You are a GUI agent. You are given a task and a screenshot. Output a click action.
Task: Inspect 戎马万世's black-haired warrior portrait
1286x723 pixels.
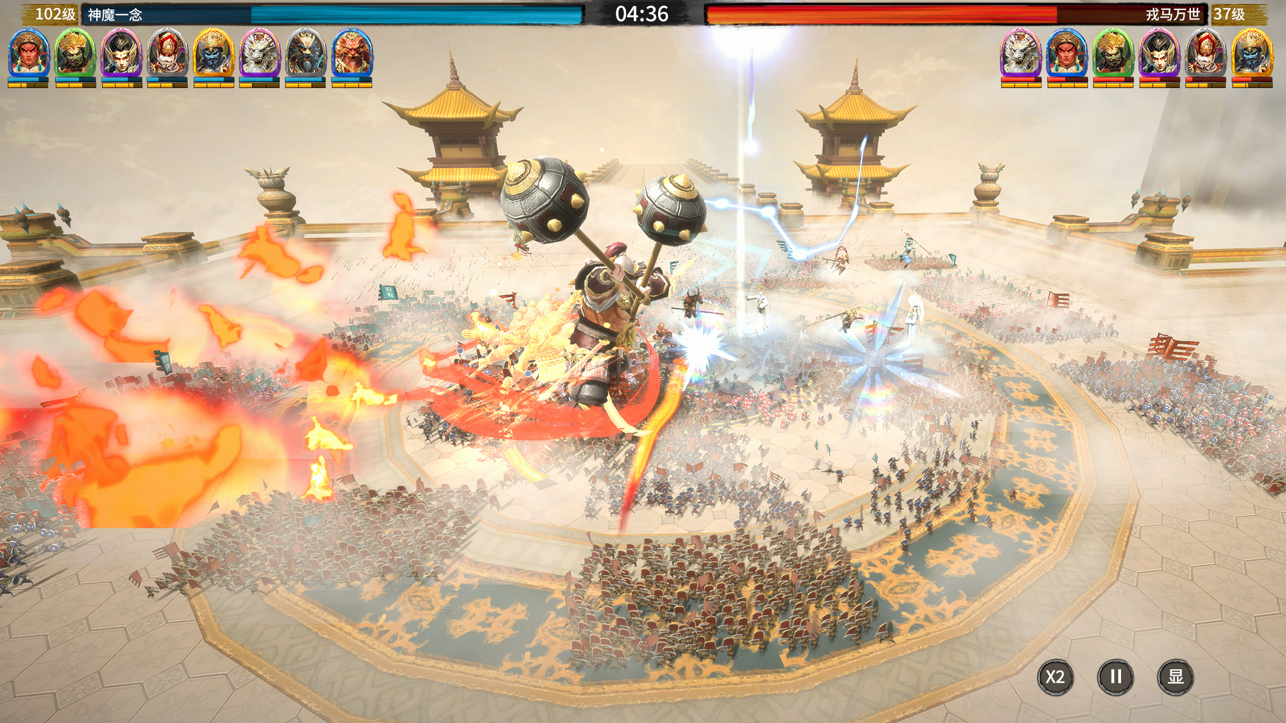1159,53
